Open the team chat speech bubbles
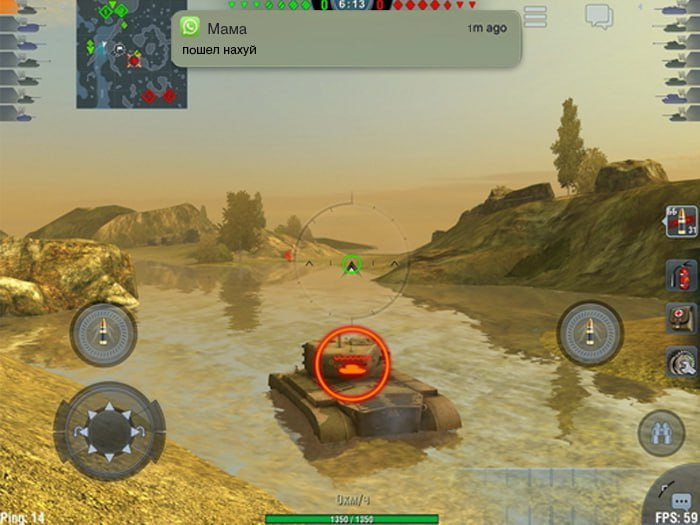This screenshot has width=700, height=525. click(599, 16)
